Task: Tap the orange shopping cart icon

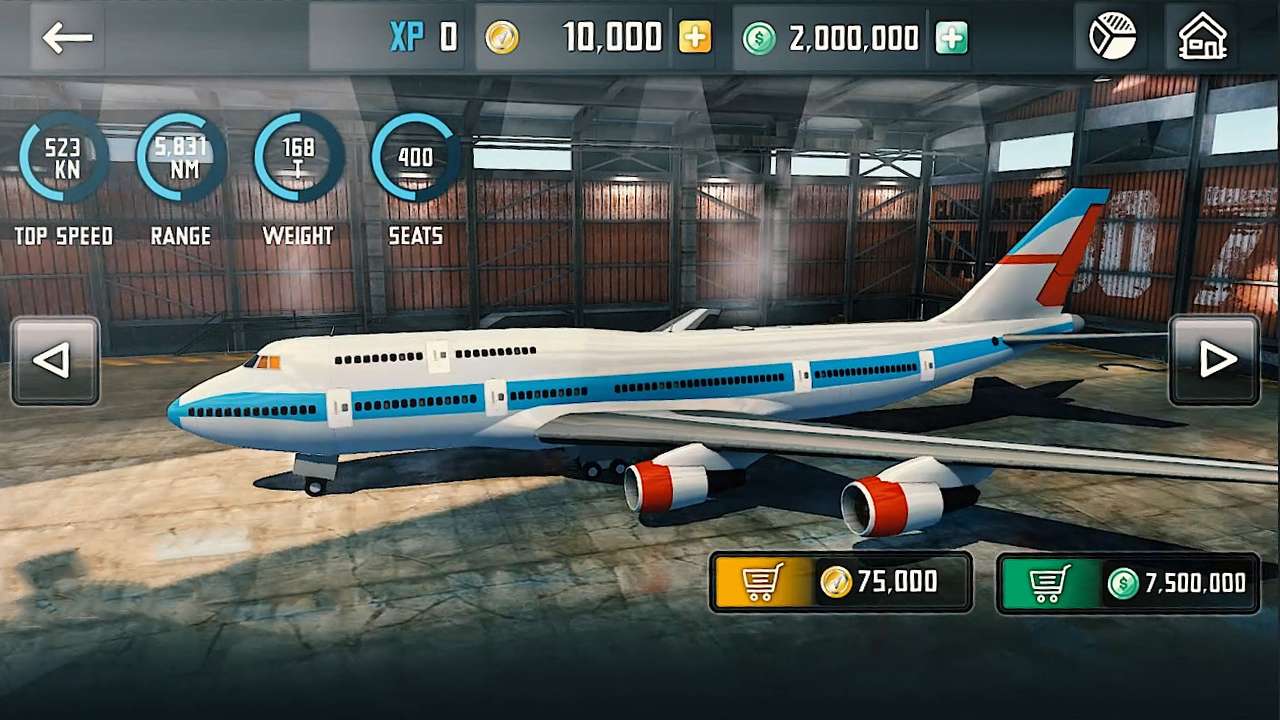Action: click(761, 583)
